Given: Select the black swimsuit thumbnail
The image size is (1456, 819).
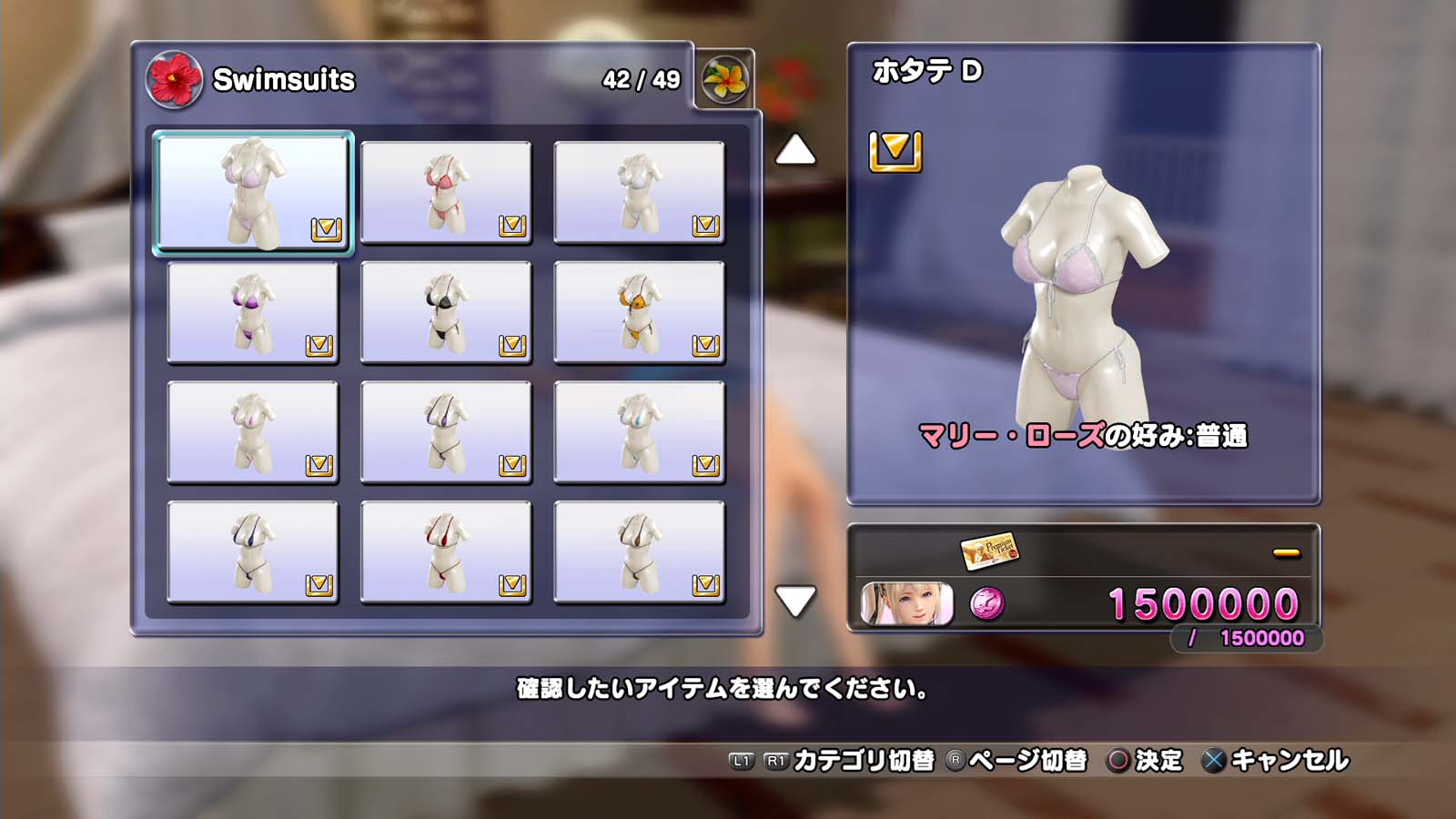Looking at the screenshot, I should click(446, 312).
